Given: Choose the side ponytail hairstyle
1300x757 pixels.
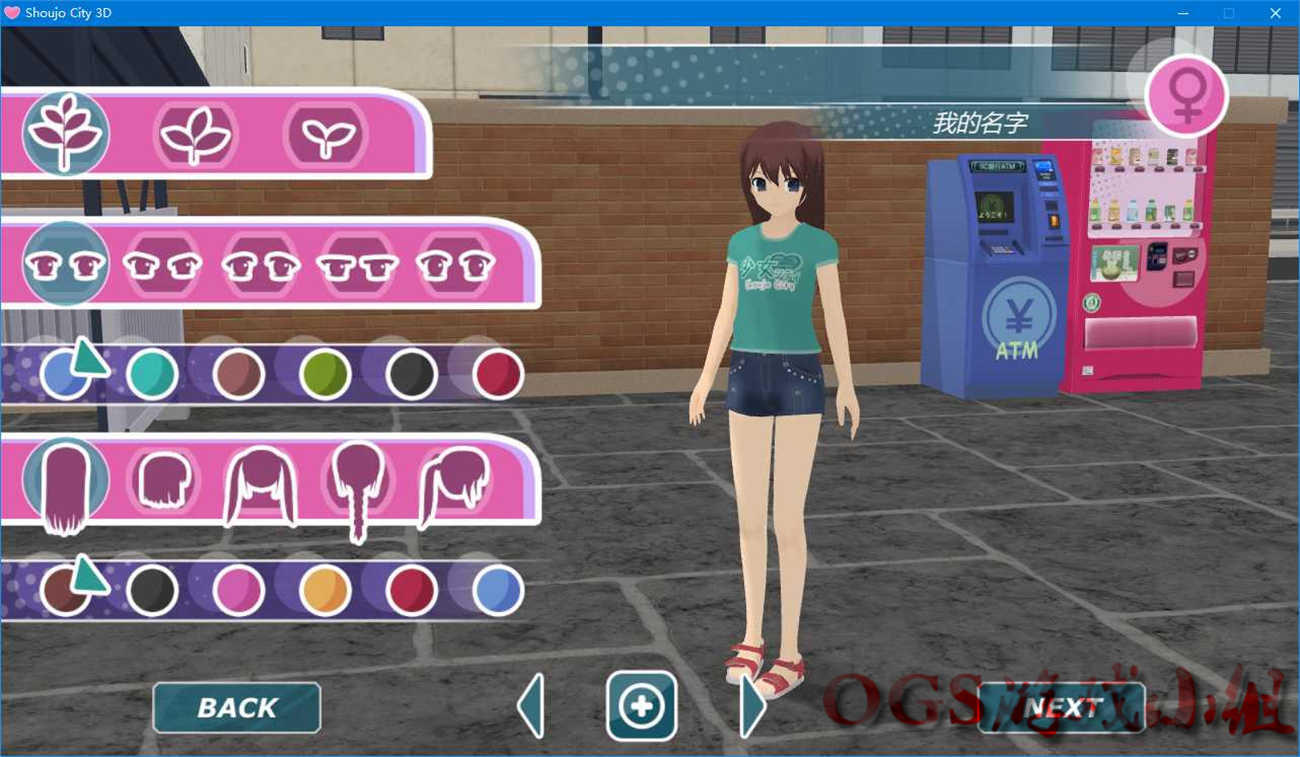Looking at the screenshot, I should (454, 484).
